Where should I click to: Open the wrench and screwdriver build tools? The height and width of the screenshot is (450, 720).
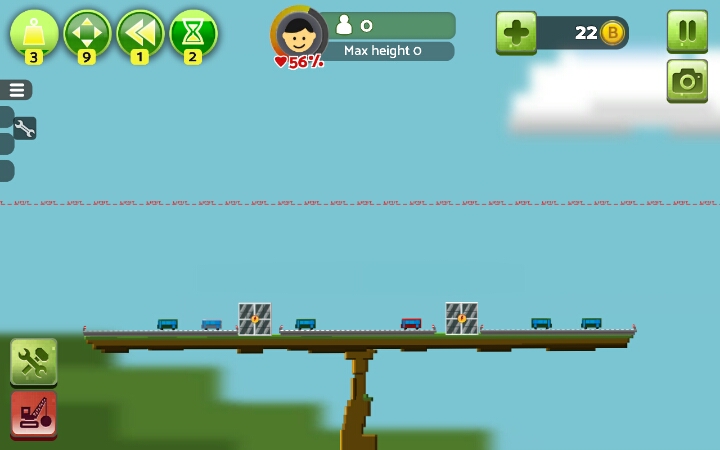pos(33,362)
